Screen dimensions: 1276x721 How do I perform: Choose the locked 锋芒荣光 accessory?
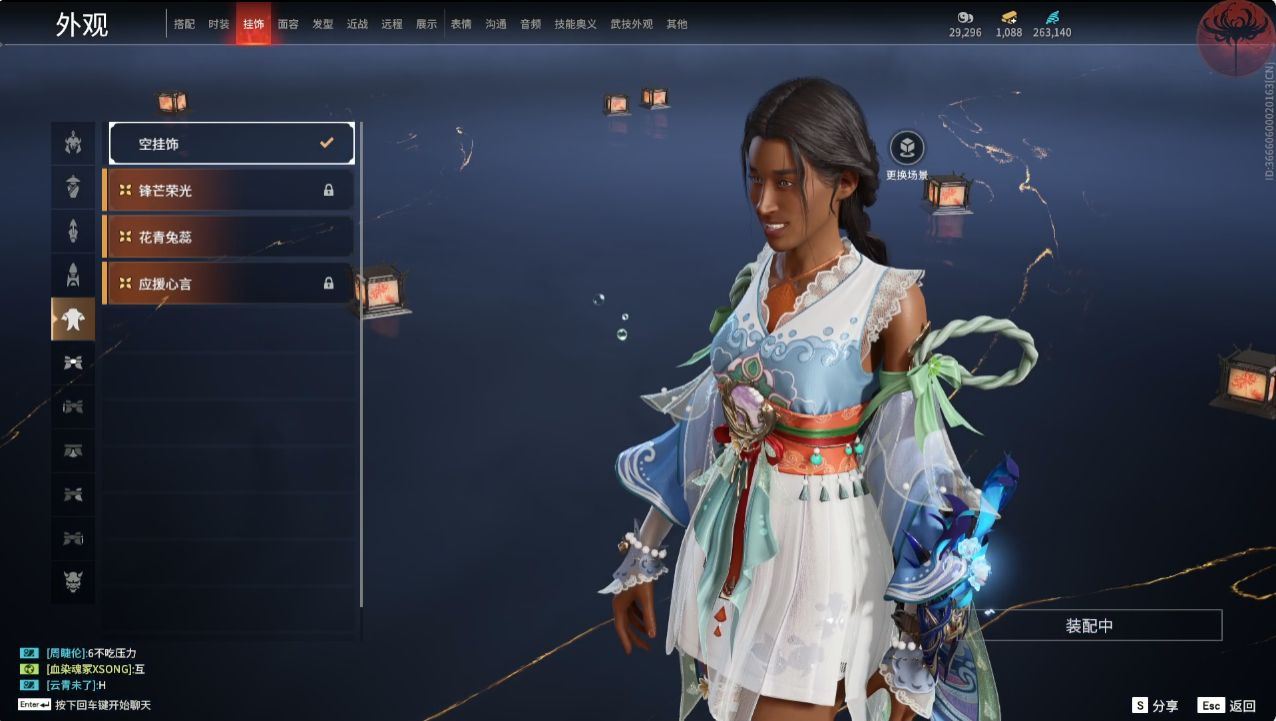[229, 190]
